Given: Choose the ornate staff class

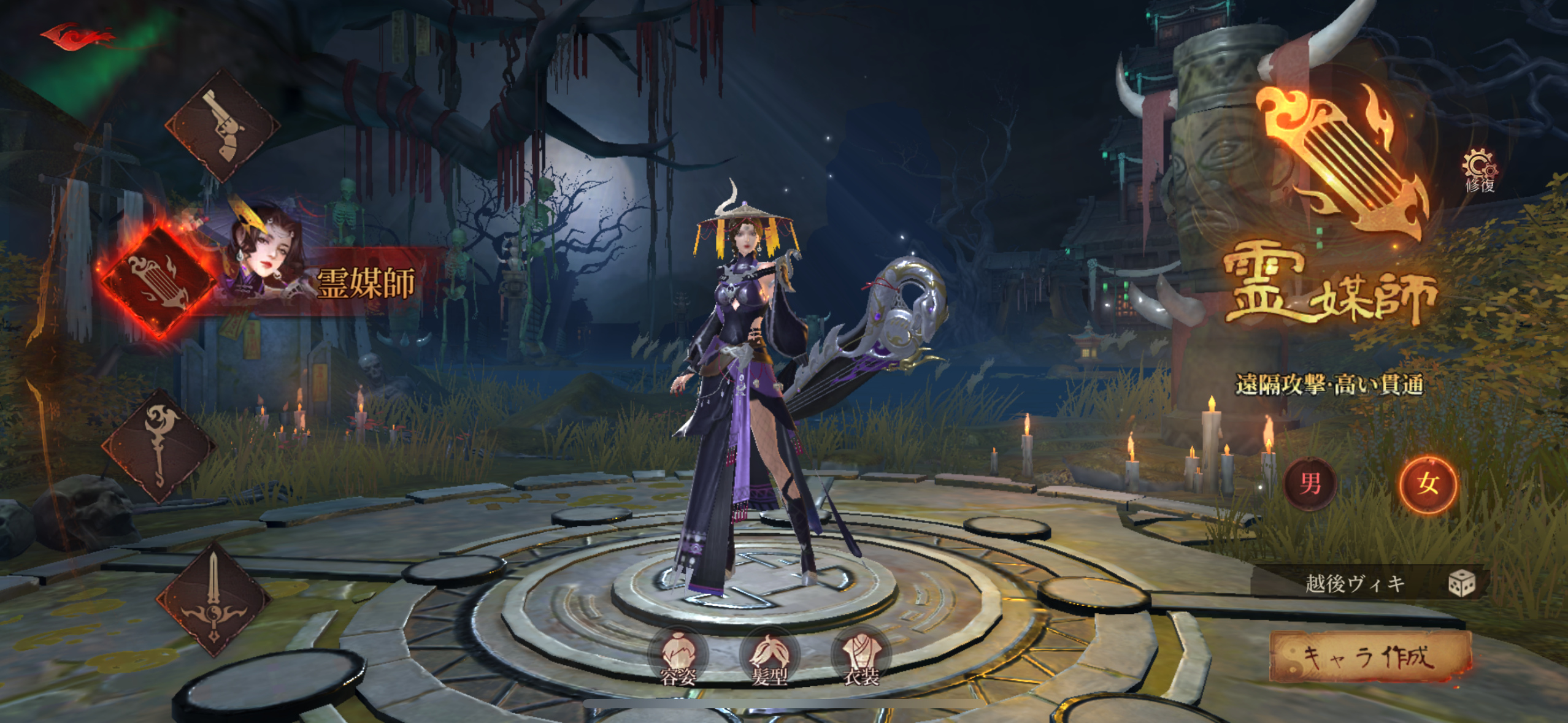Looking at the screenshot, I should [x=159, y=446].
